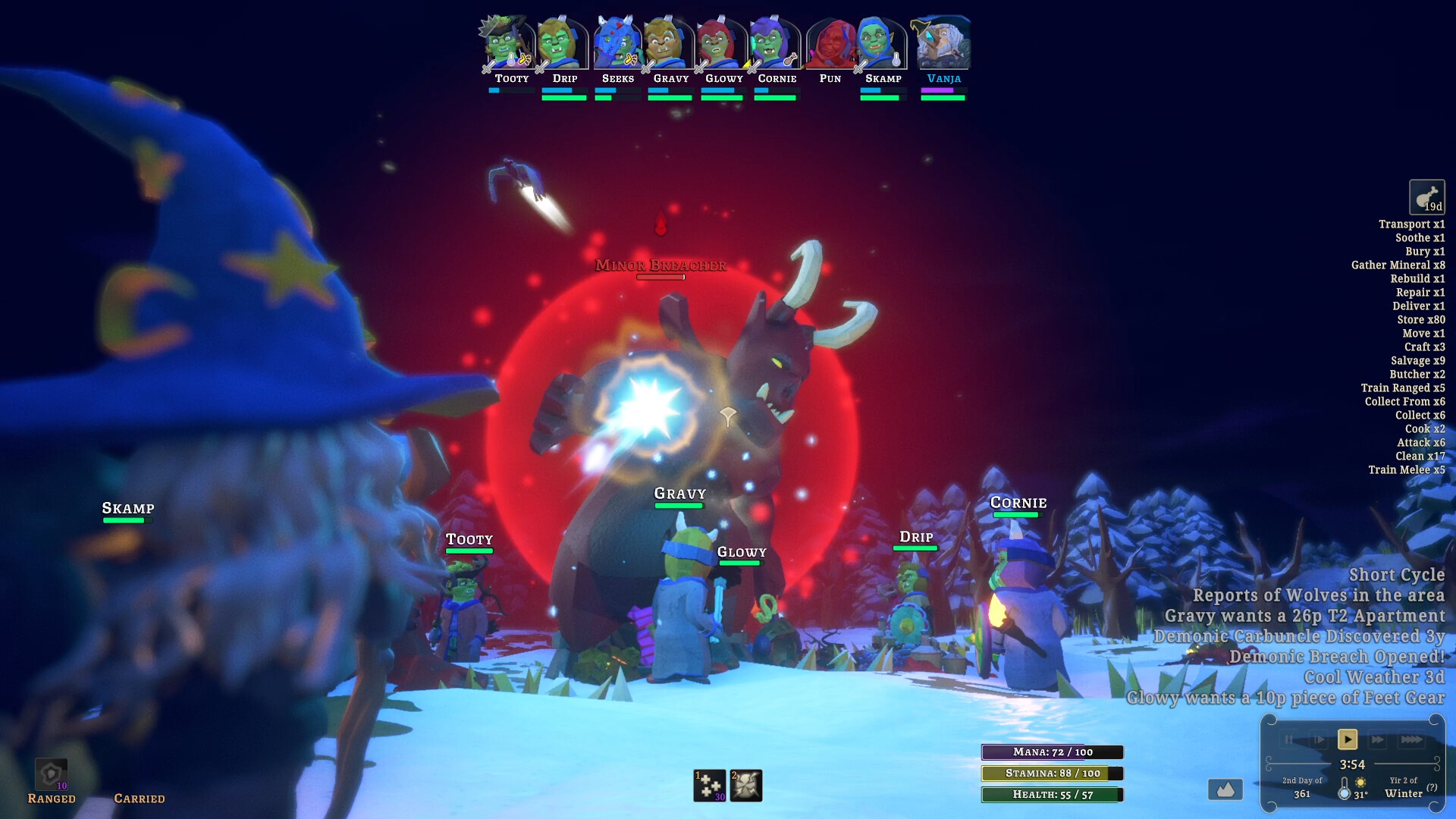1456x819 pixels.
Task: Enable the fastest game speed
Action: tap(1409, 739)
